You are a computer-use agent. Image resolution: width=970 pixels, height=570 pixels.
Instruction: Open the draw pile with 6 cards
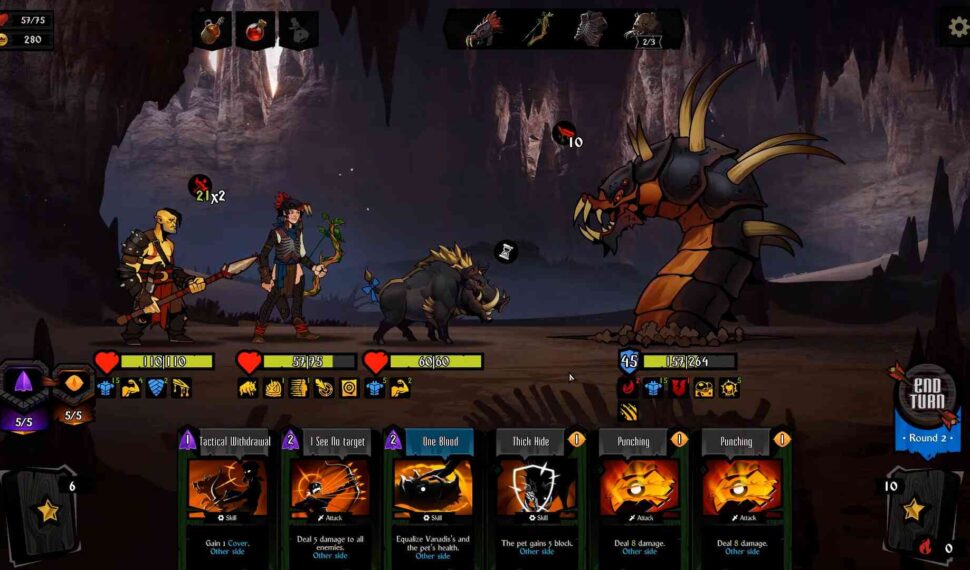(x=47, y=511)
